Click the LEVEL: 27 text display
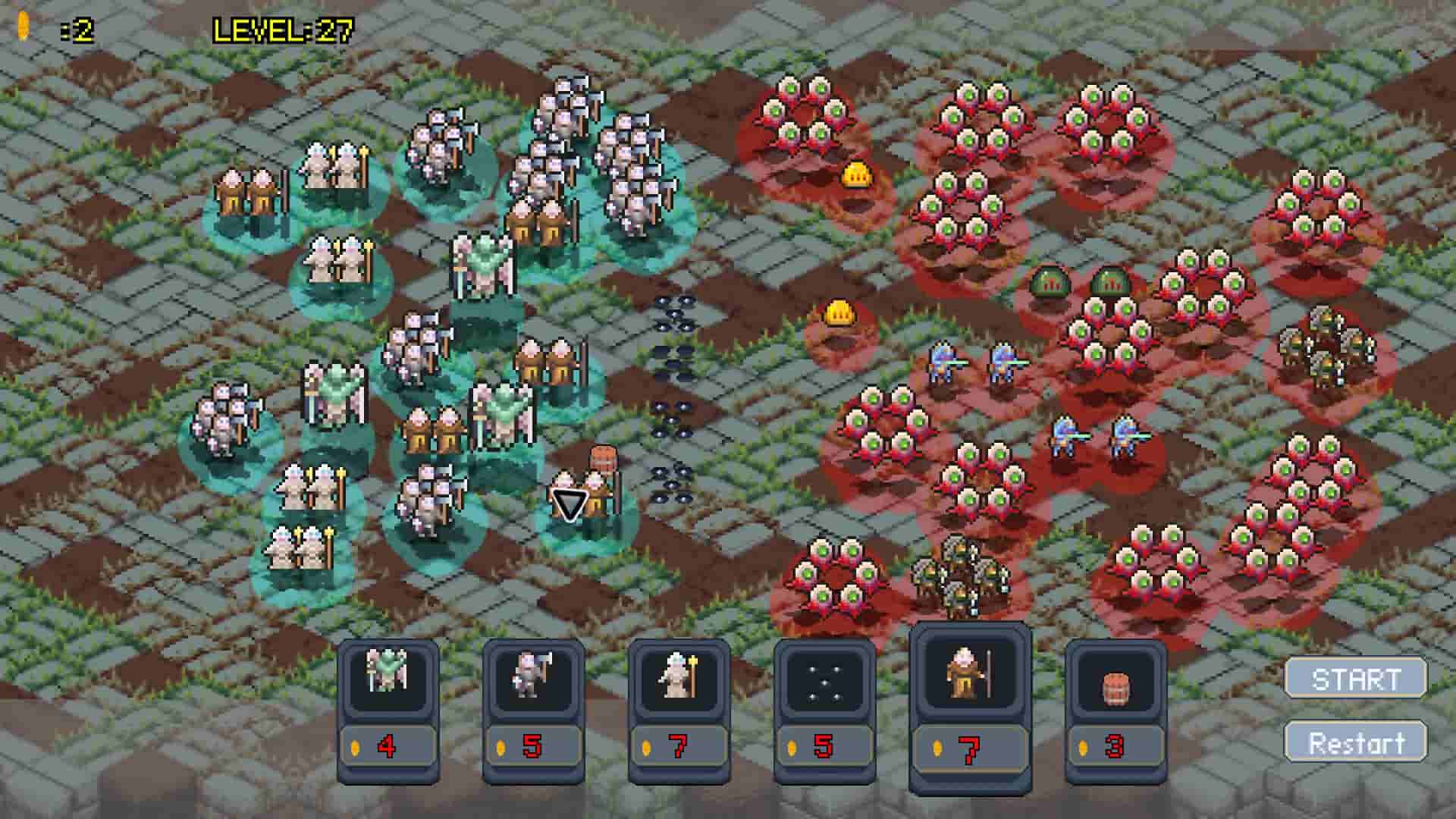 click(x=281, y=29)
